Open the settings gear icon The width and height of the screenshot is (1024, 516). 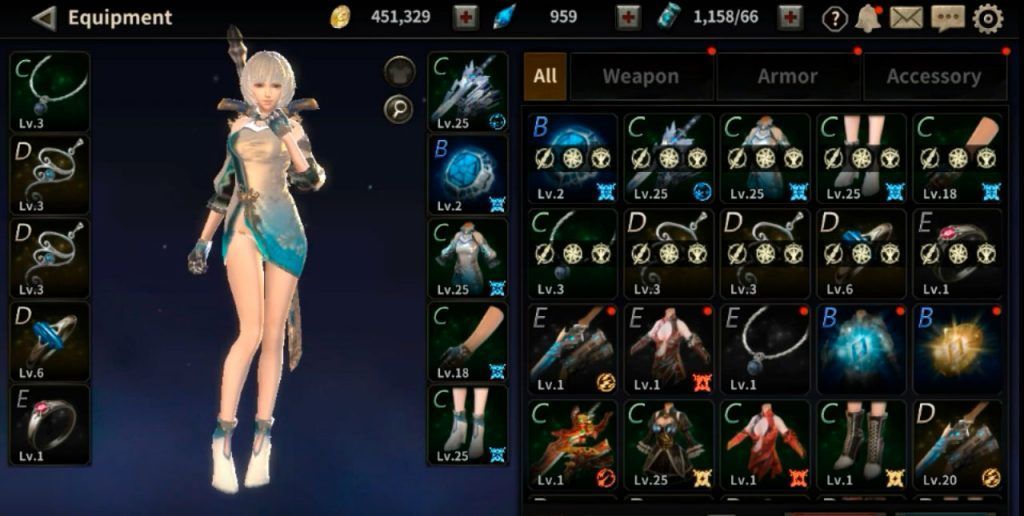tap(988, 17)
